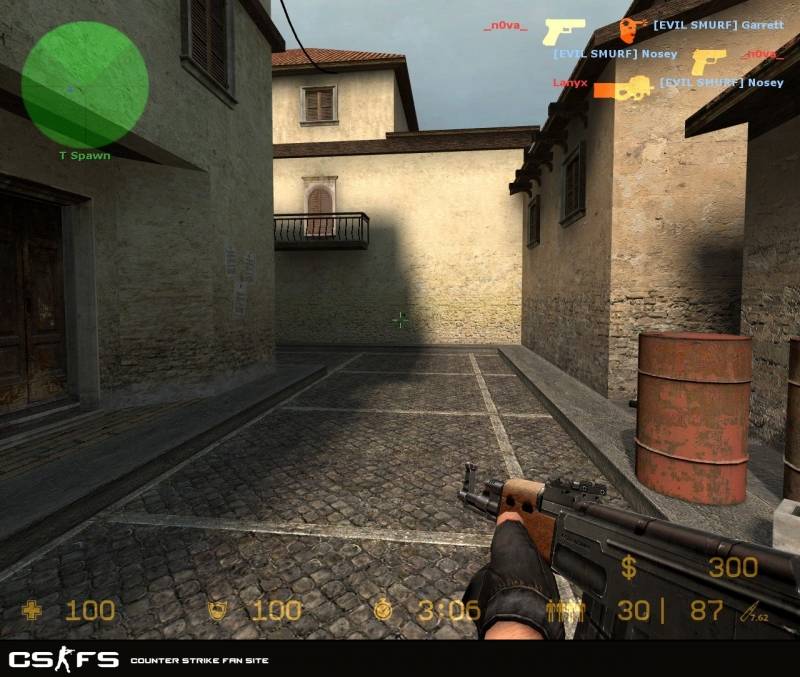Click the health cross icon

click(33, 610)
